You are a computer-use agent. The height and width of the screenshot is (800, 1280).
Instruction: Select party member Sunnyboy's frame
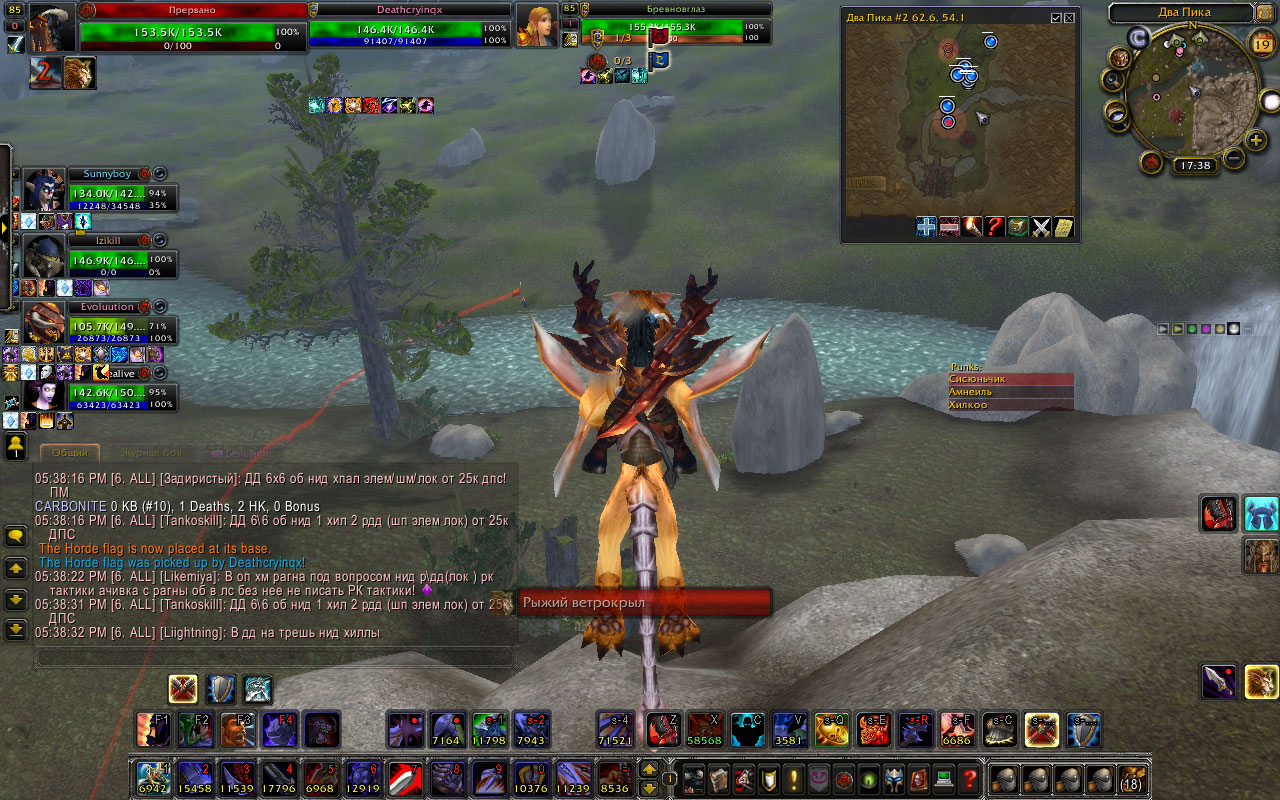(108, 174)
